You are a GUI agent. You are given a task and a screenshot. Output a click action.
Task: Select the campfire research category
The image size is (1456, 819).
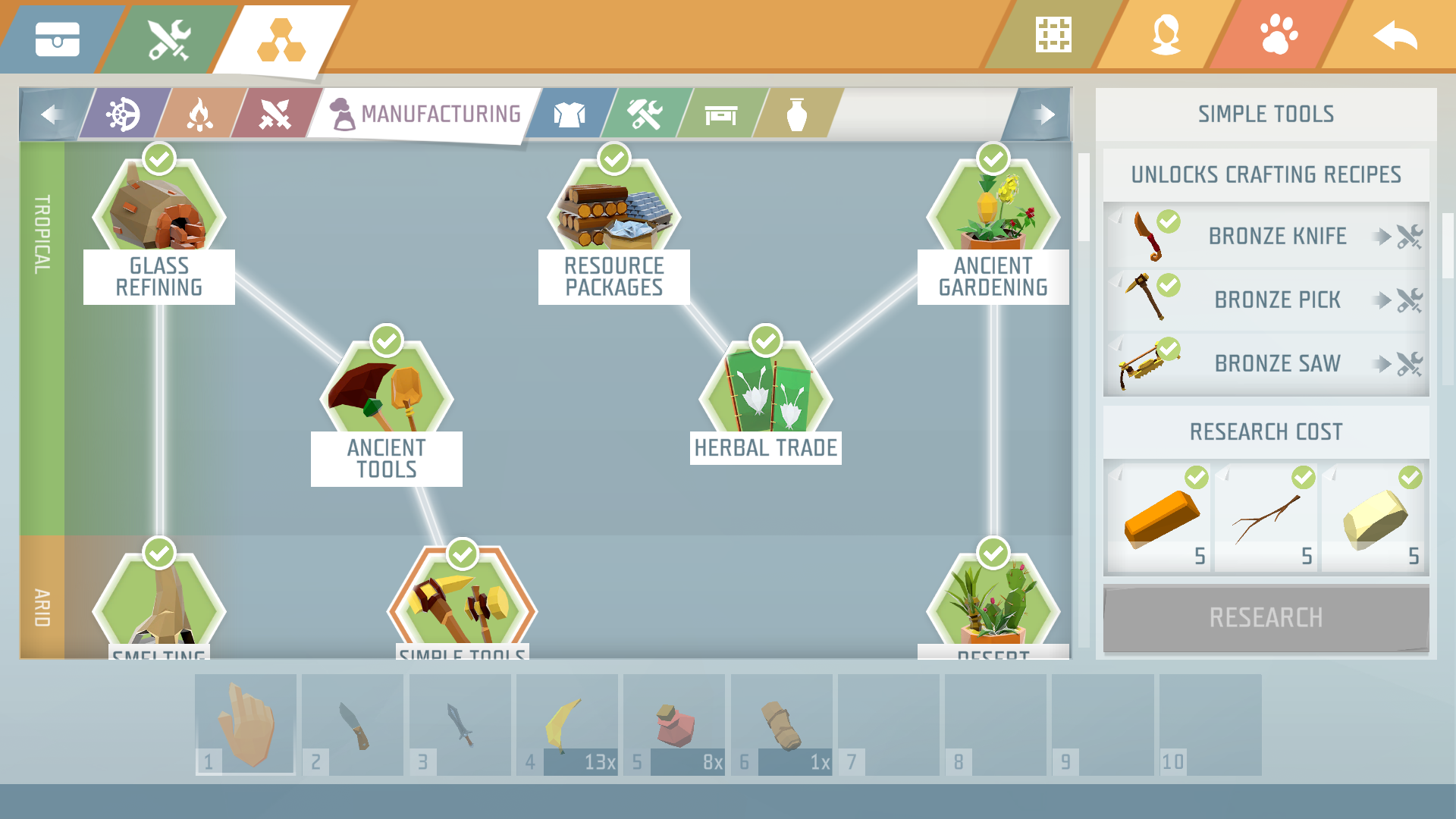click(x=199, y=115)
